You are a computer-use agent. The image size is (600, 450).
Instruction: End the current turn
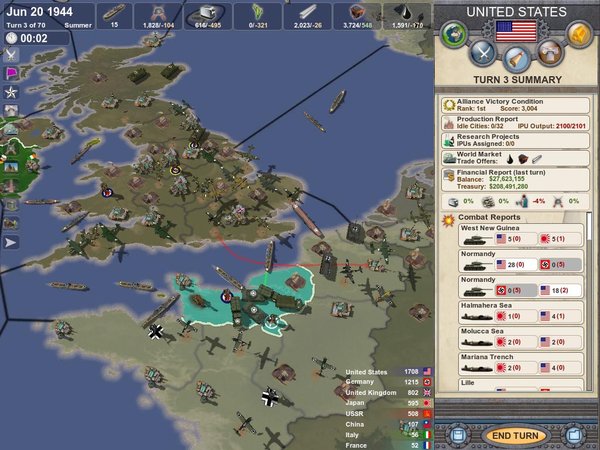coord(516,436)
